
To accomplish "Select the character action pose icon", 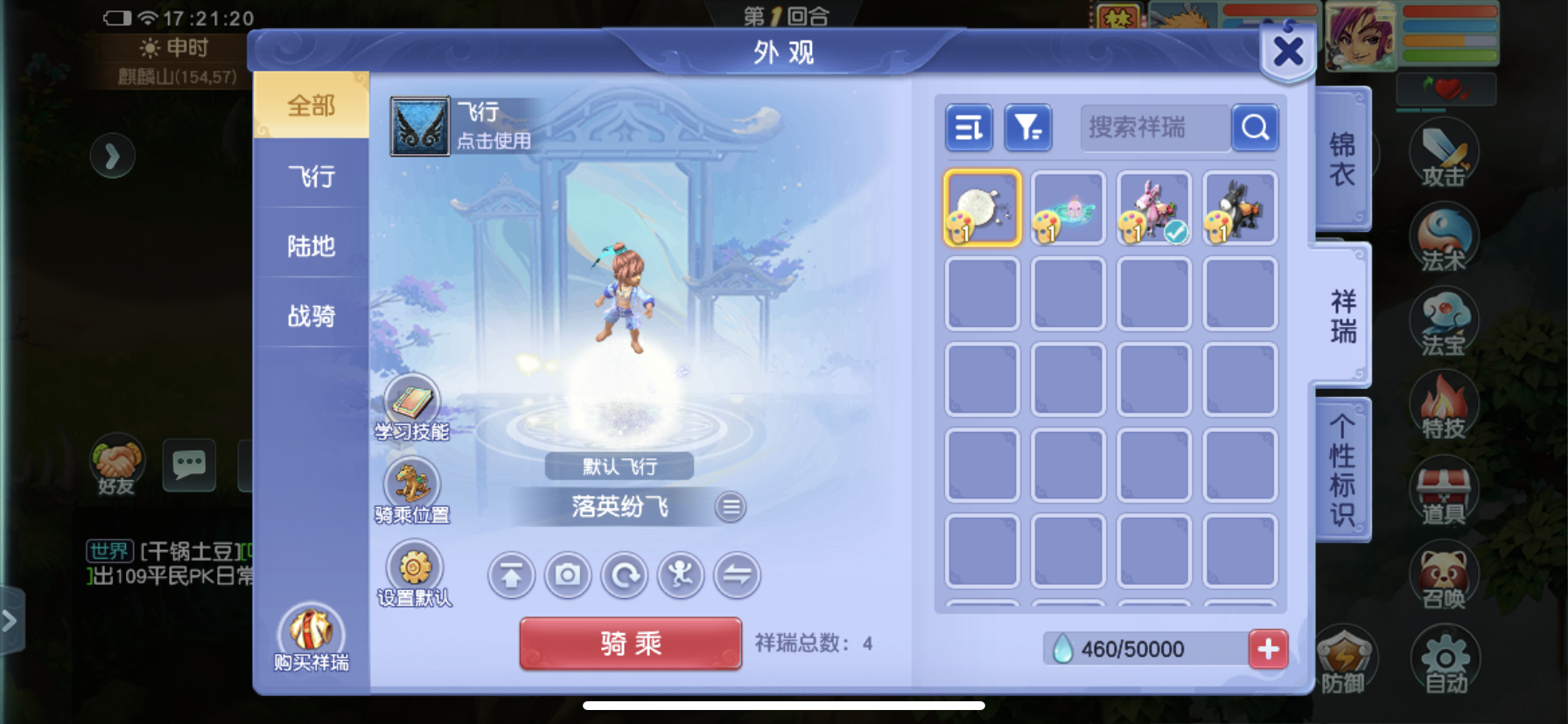I will [681, 575].
